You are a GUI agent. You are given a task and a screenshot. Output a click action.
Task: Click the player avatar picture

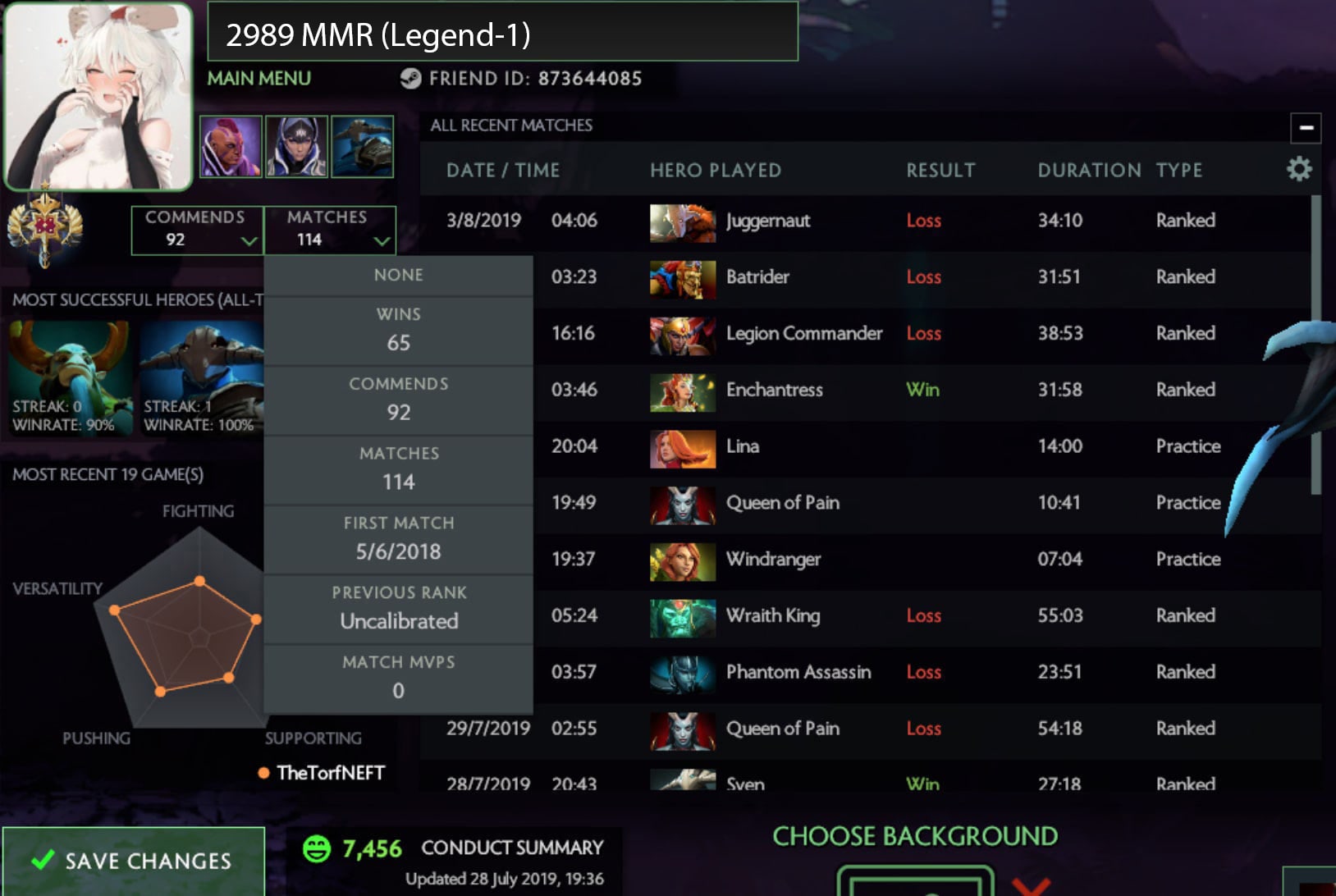[98, 96]
